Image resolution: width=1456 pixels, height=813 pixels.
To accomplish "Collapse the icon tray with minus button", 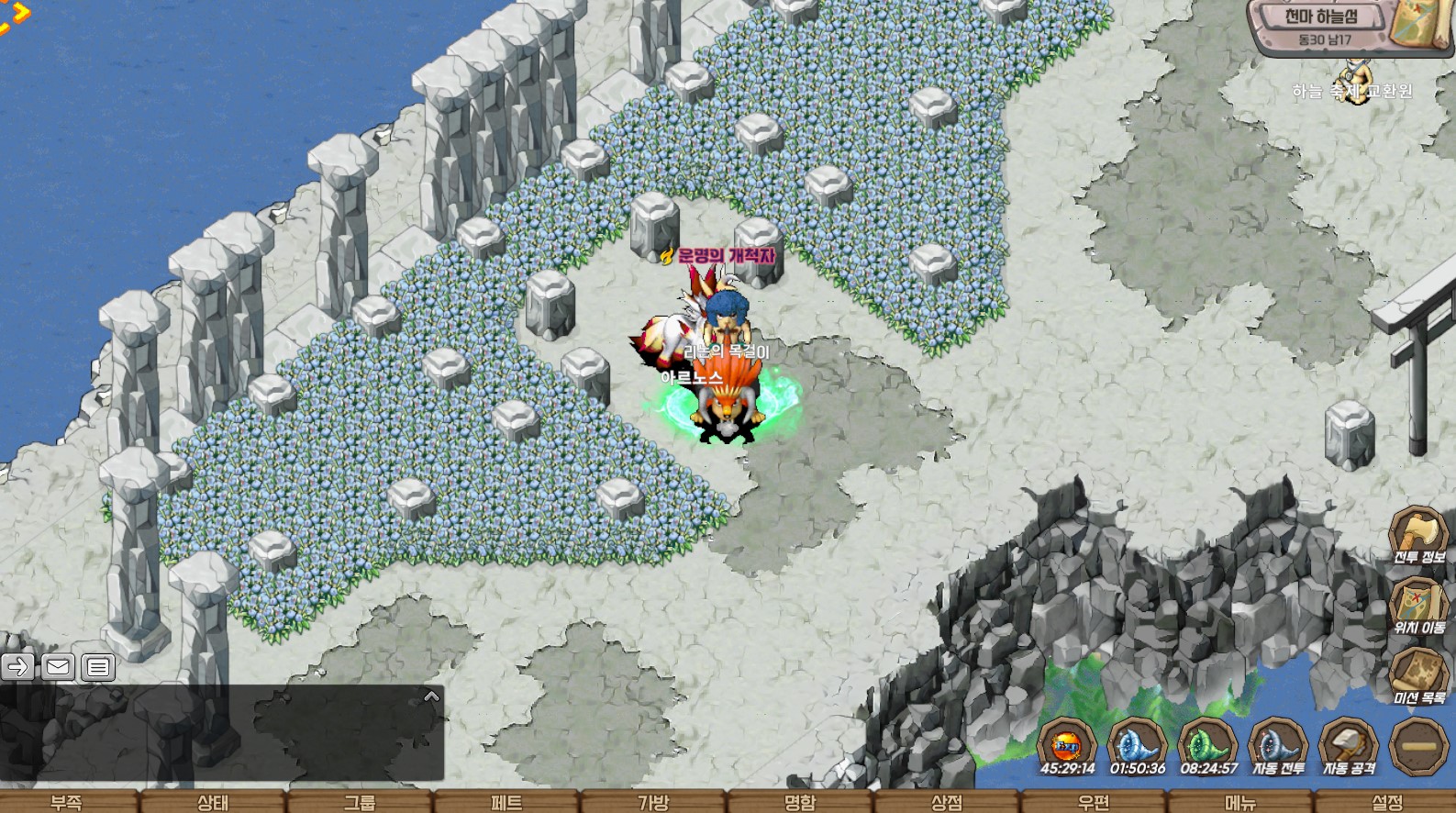I will [x=1418, y=744].
